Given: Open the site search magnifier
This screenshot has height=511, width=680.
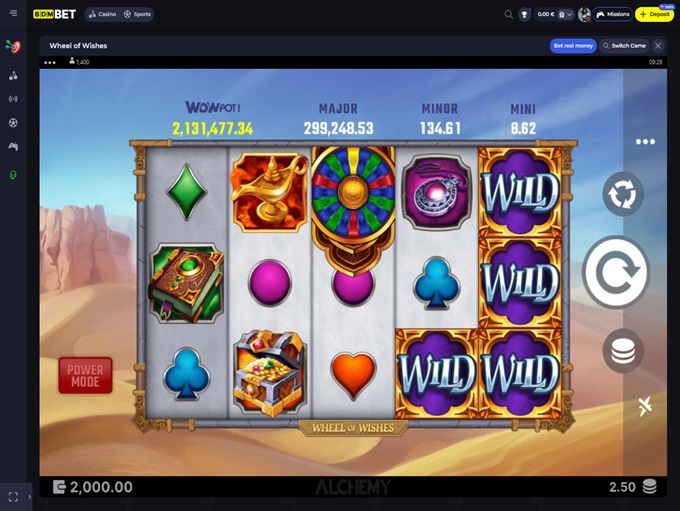Looking at the screenshot, I should [x=509, y=15].
